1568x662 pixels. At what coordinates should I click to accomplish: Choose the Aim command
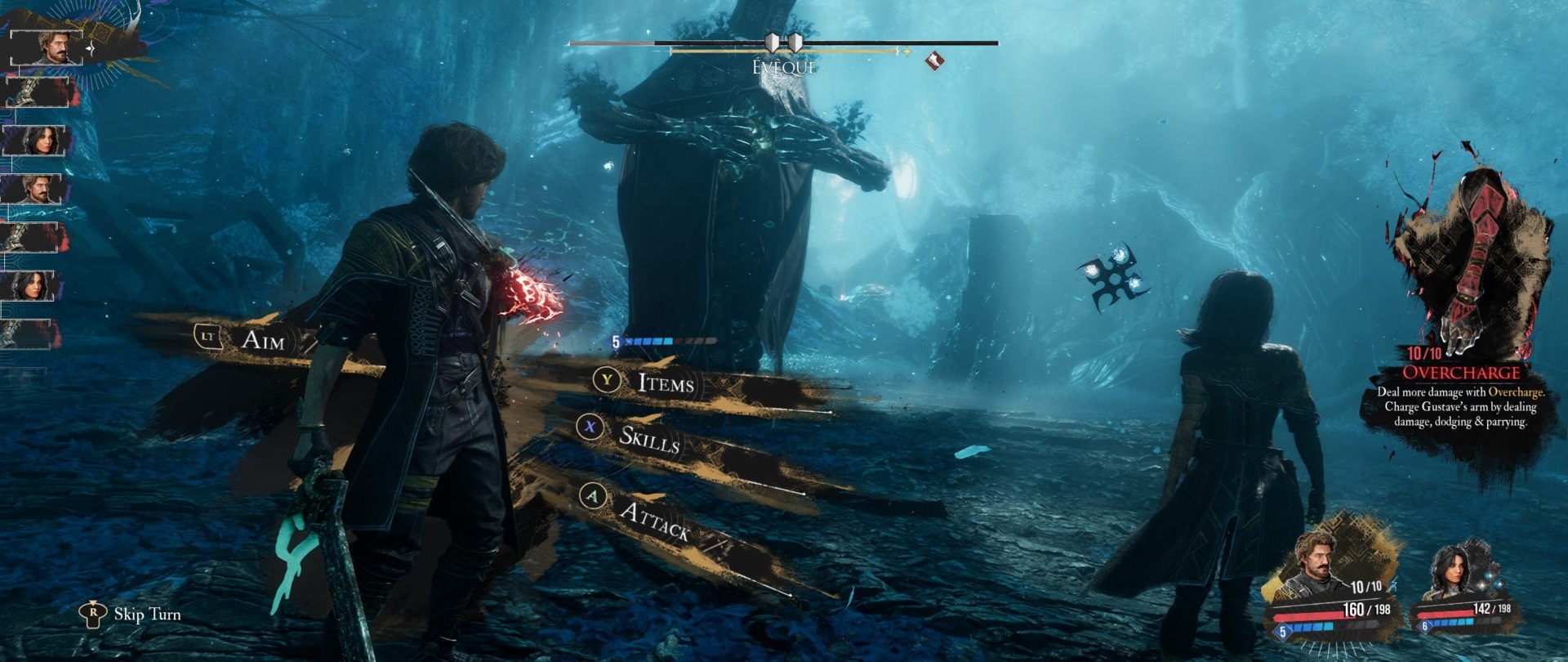(261, 339)
